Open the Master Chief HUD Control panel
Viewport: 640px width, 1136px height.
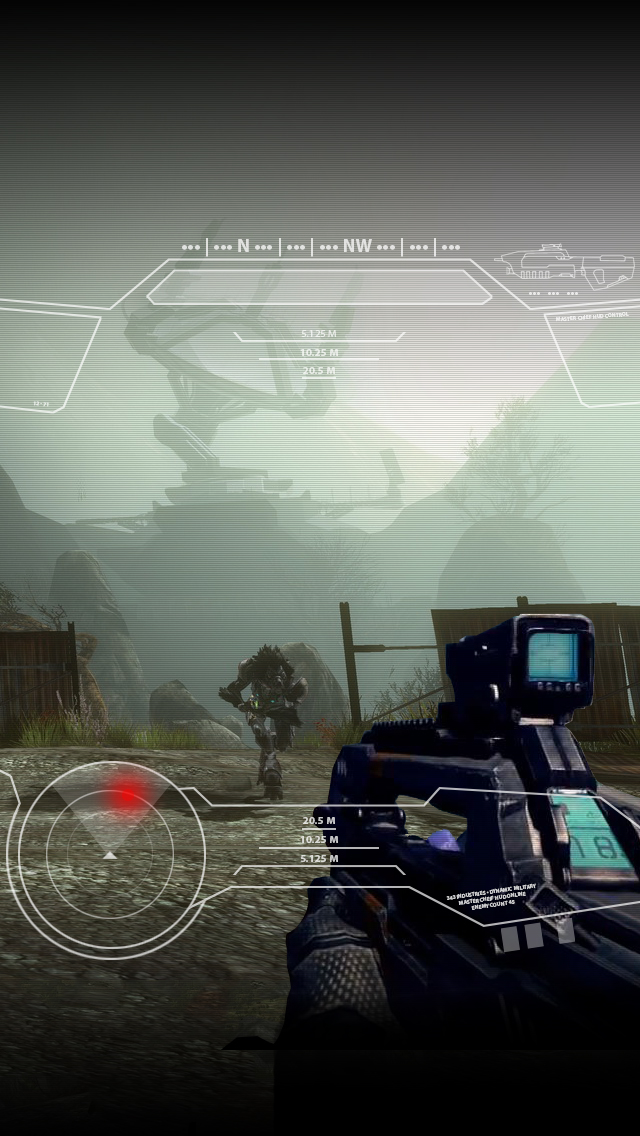[x=591, y=316]
